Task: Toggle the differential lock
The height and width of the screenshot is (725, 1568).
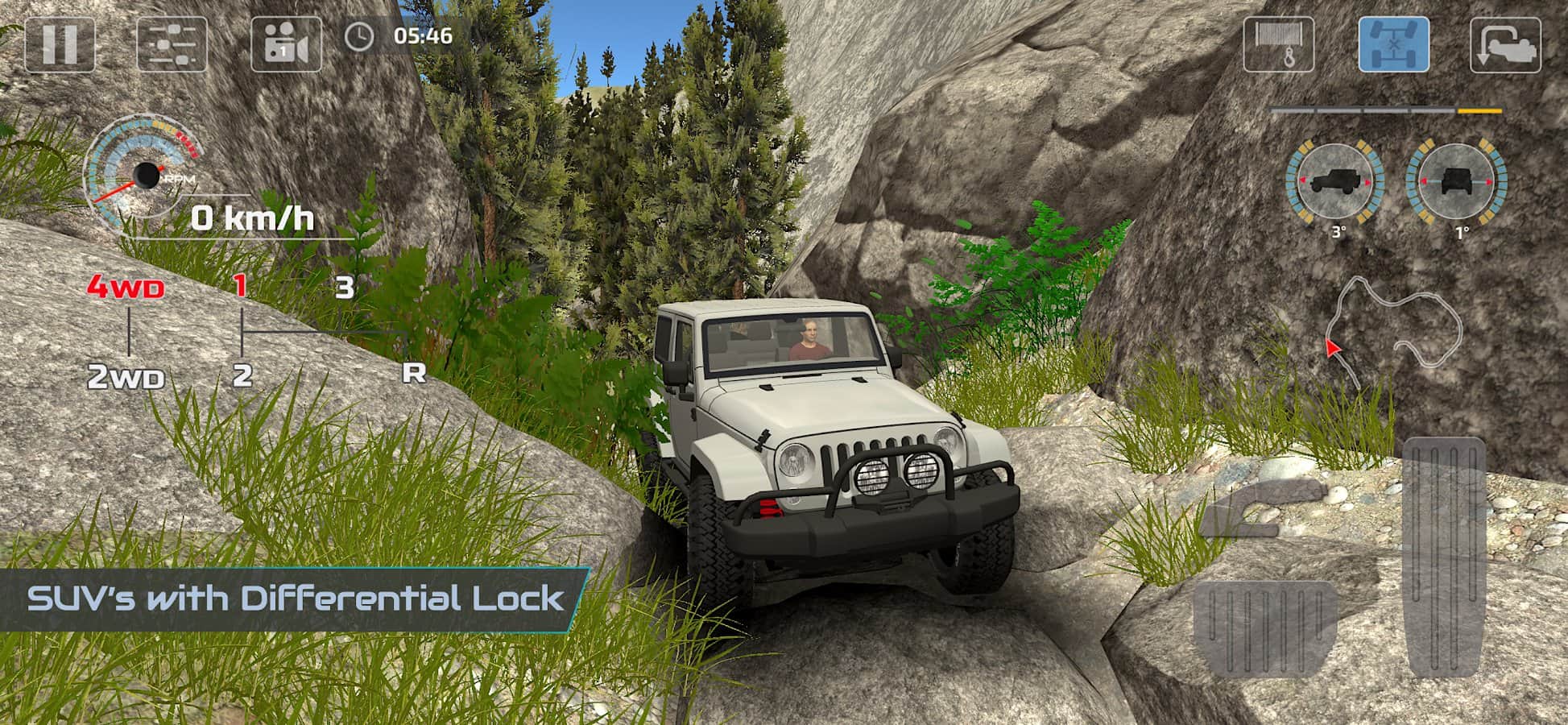Action: pyautogui.click(x=1394, y=44)
